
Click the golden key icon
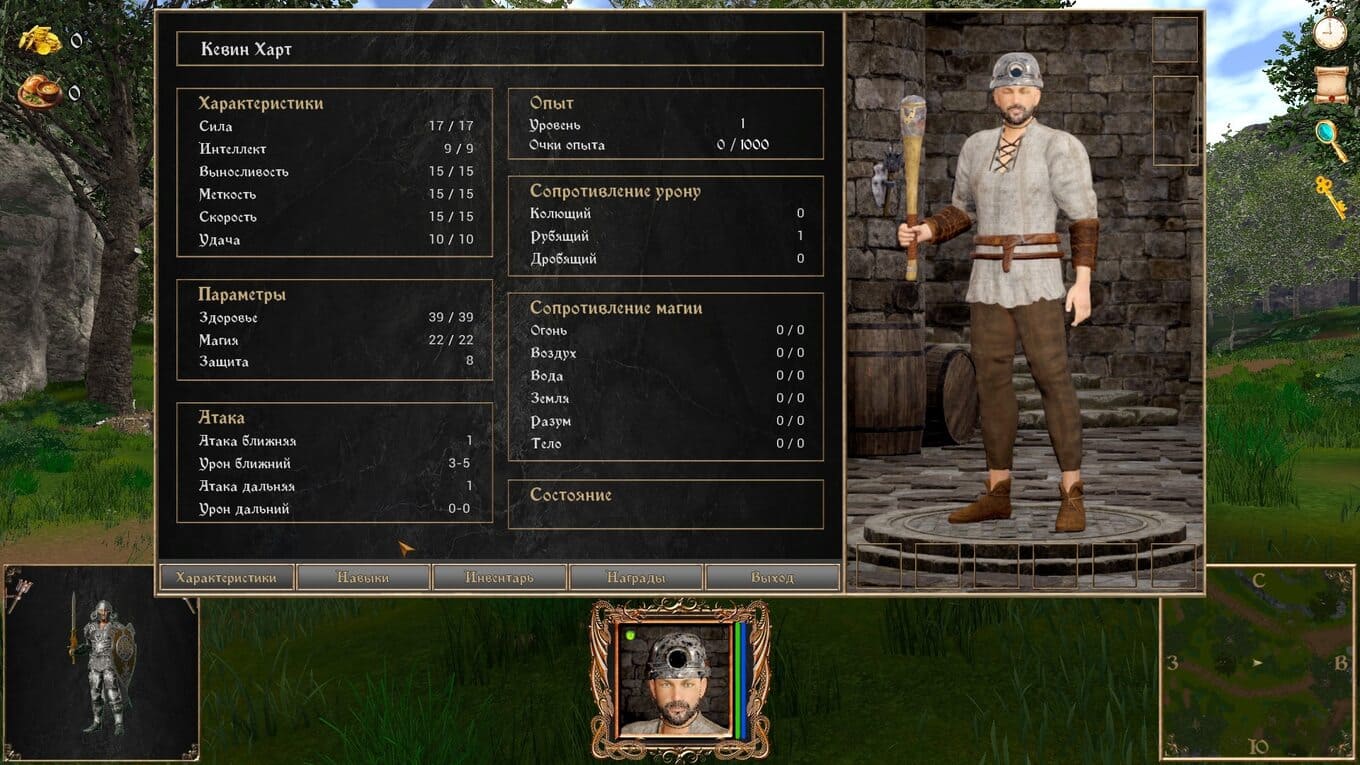click(x=1330, y=195)
